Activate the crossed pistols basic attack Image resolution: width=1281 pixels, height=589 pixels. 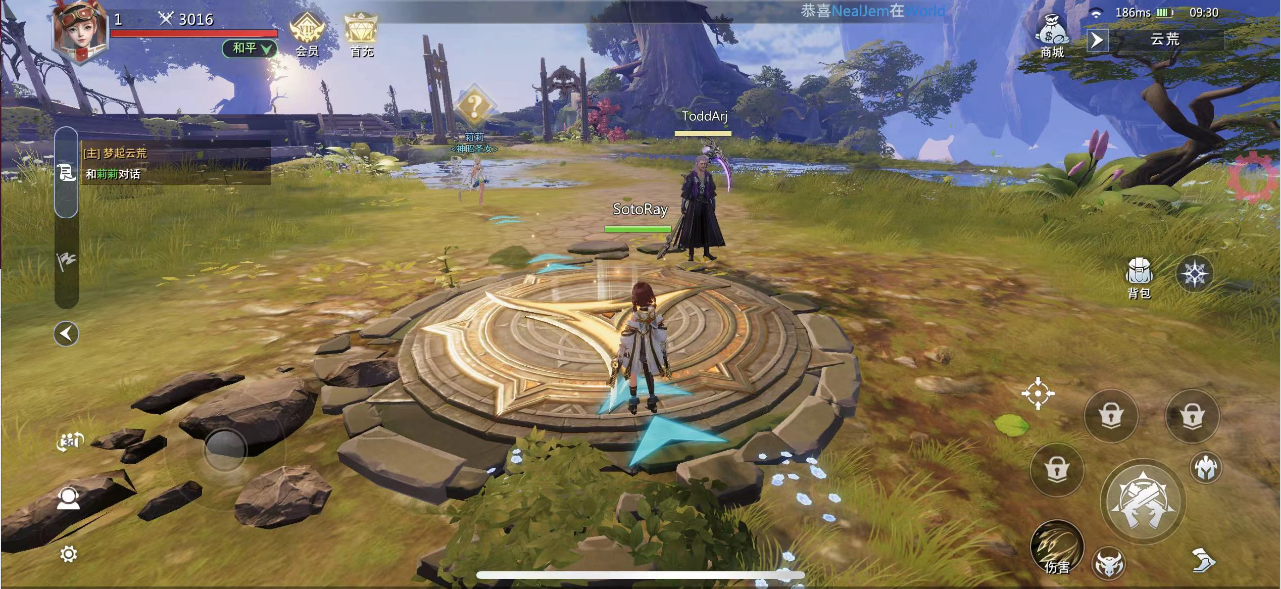(1143, 500)
